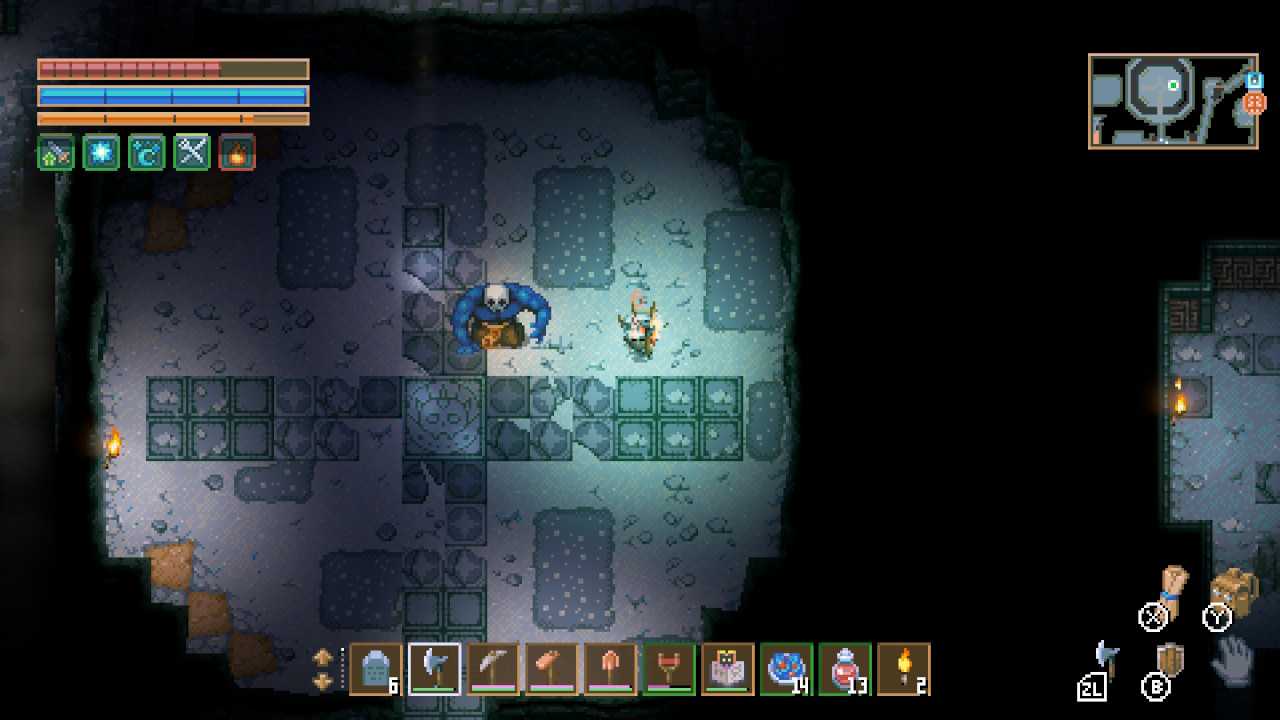Inspect the glowing blue star buff icon
This screenshot has height=720, width=1280.
tap(101, 152)
